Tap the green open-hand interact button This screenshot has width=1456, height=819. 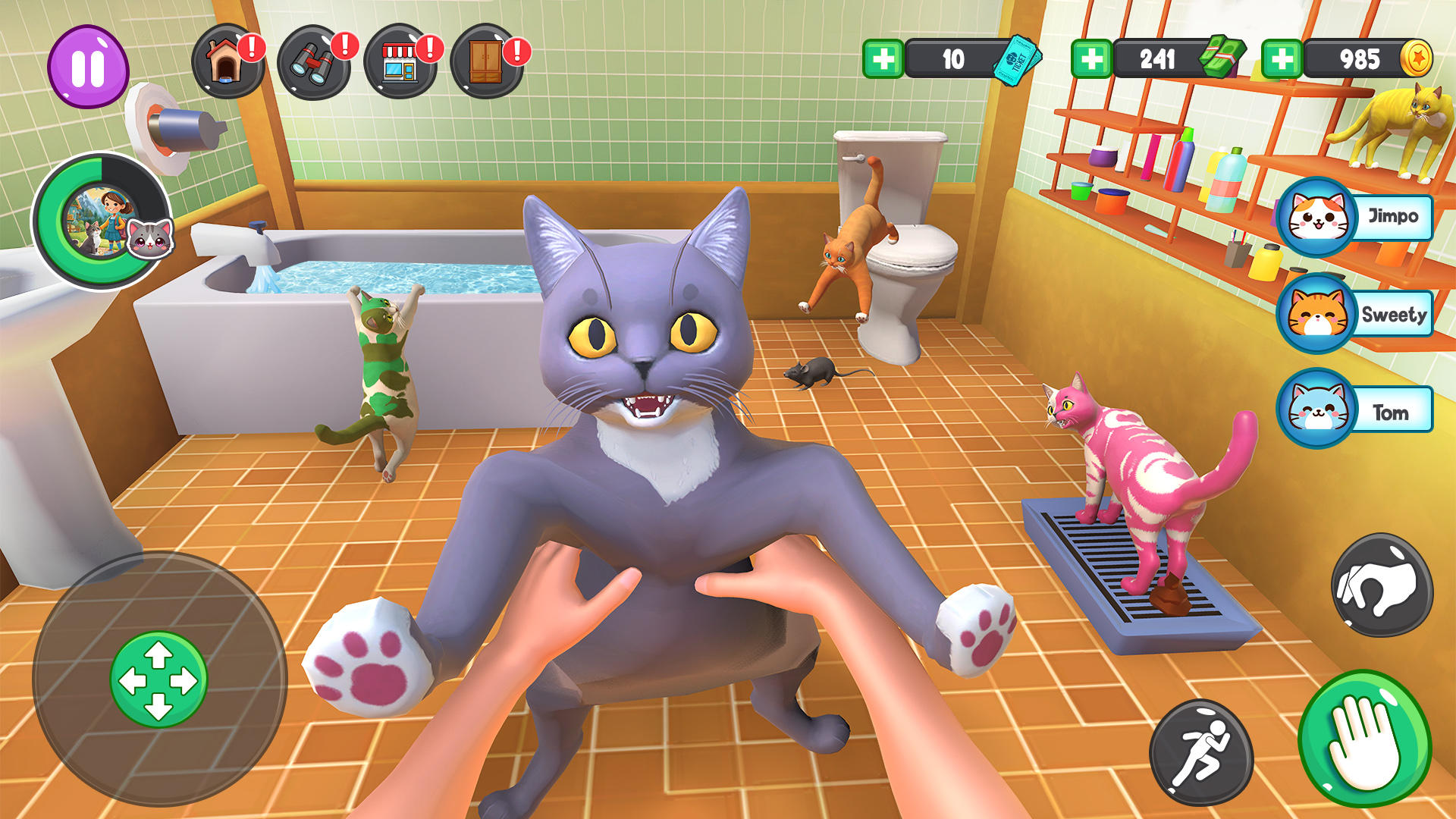(1365, 739)
